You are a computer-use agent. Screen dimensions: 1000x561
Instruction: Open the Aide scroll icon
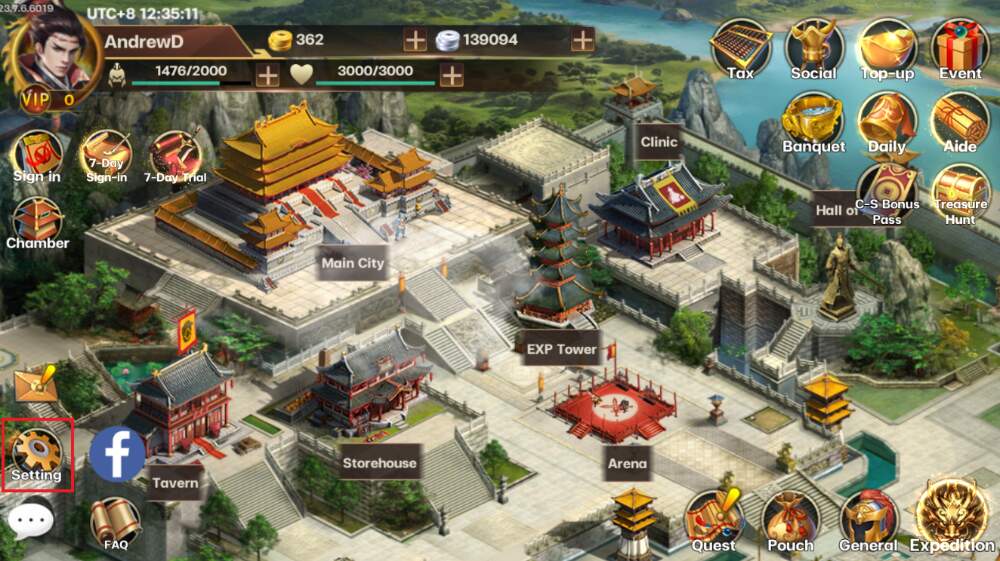(x=960, y=121)
